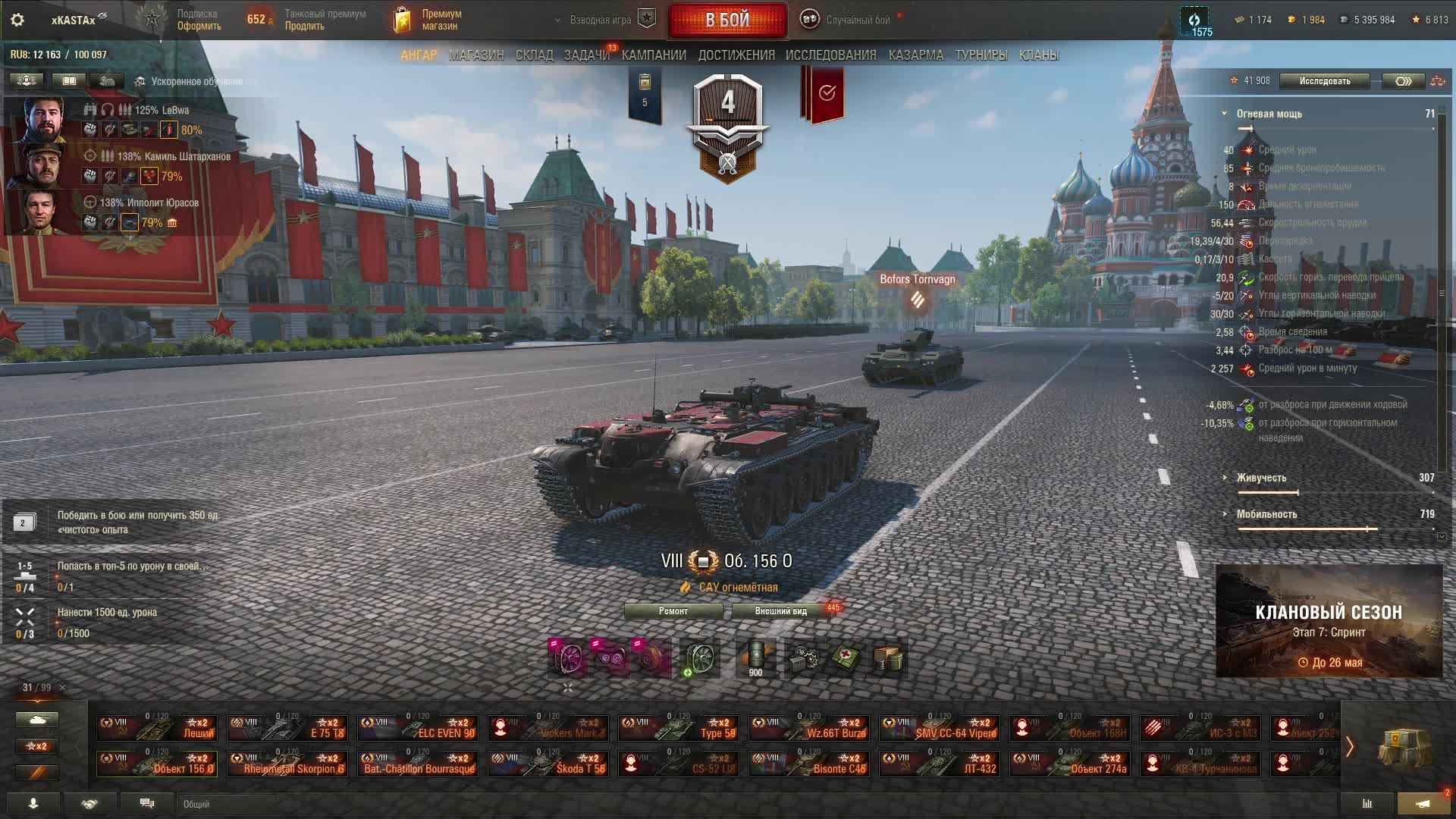Open the КЛАНЫ tab
This screenshot has height=819, width=1456.
[x=1038, y=55]
